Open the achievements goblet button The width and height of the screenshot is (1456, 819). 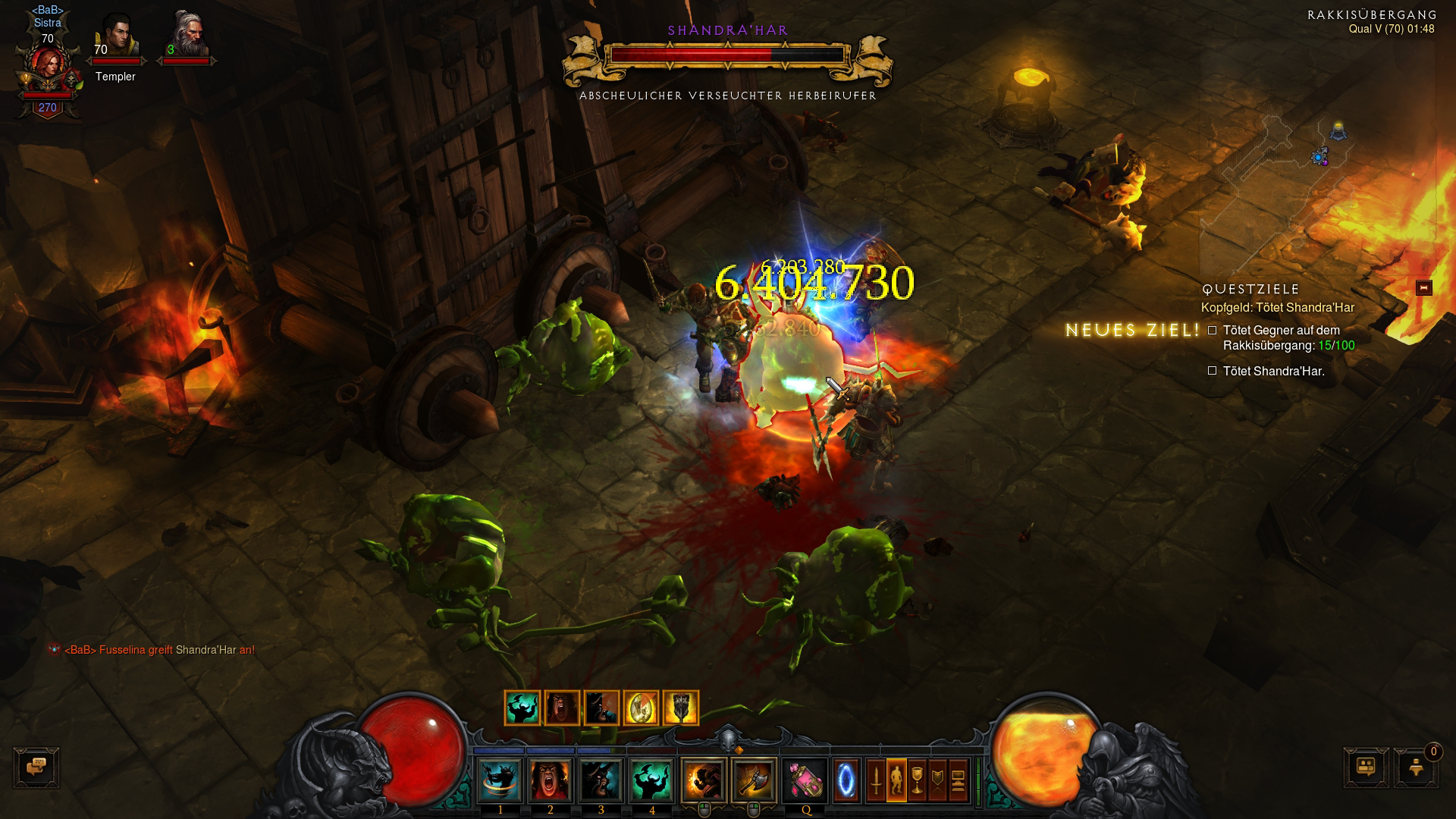[x=917, y=780]
